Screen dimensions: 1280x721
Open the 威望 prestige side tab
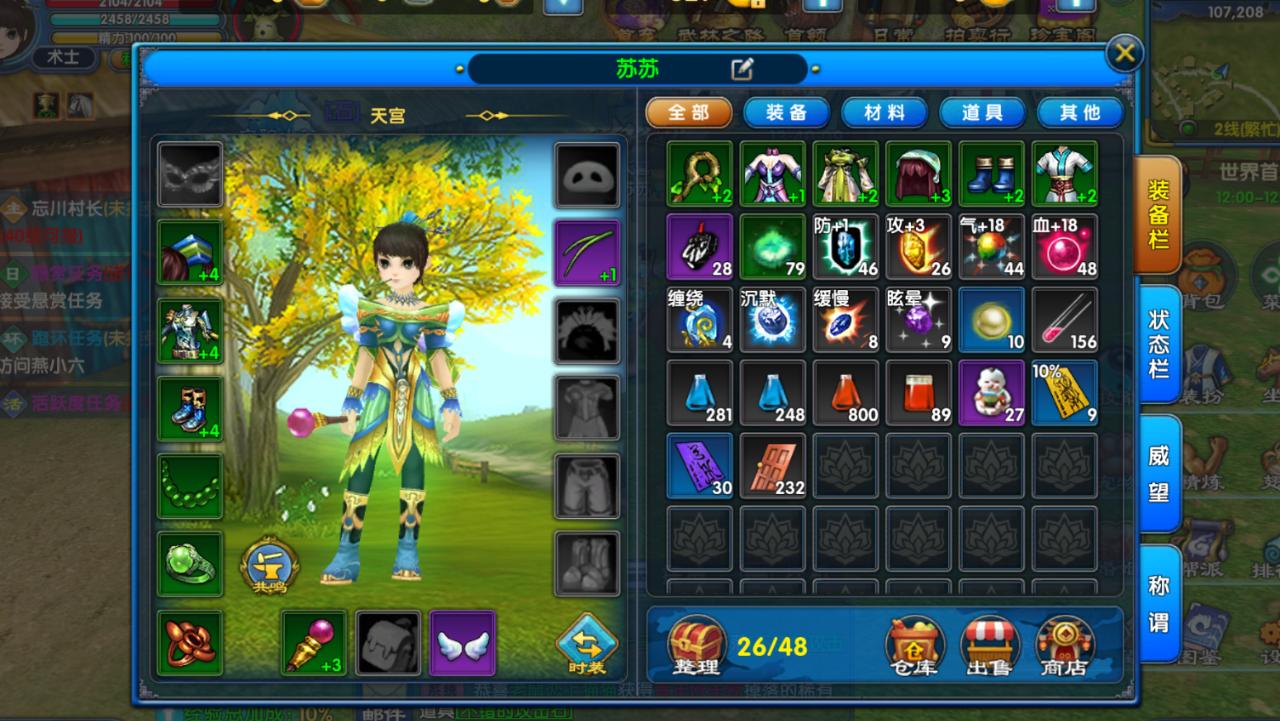(x=1159, y=473)
